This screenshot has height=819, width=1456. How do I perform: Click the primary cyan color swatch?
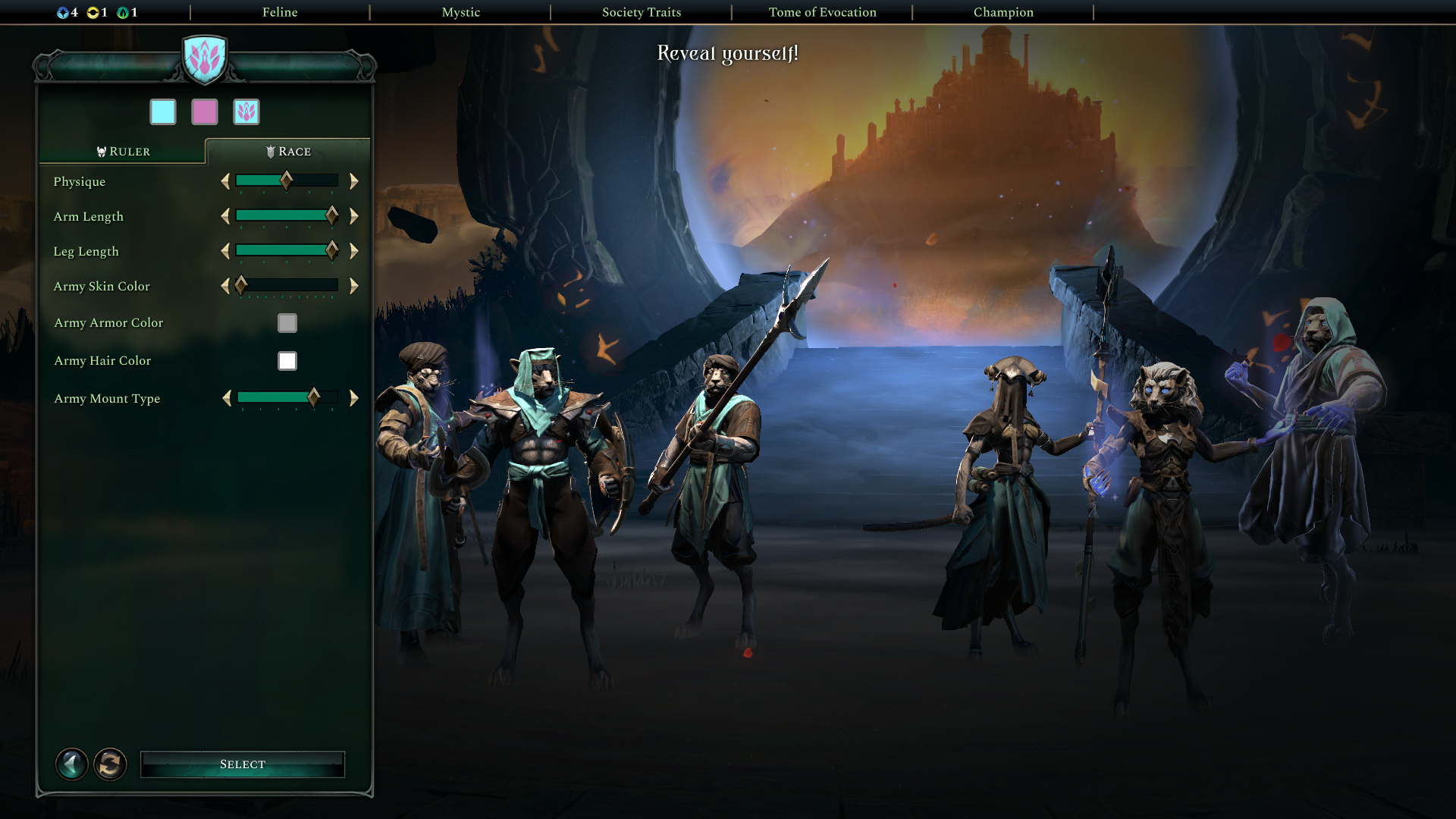[164, 111]
